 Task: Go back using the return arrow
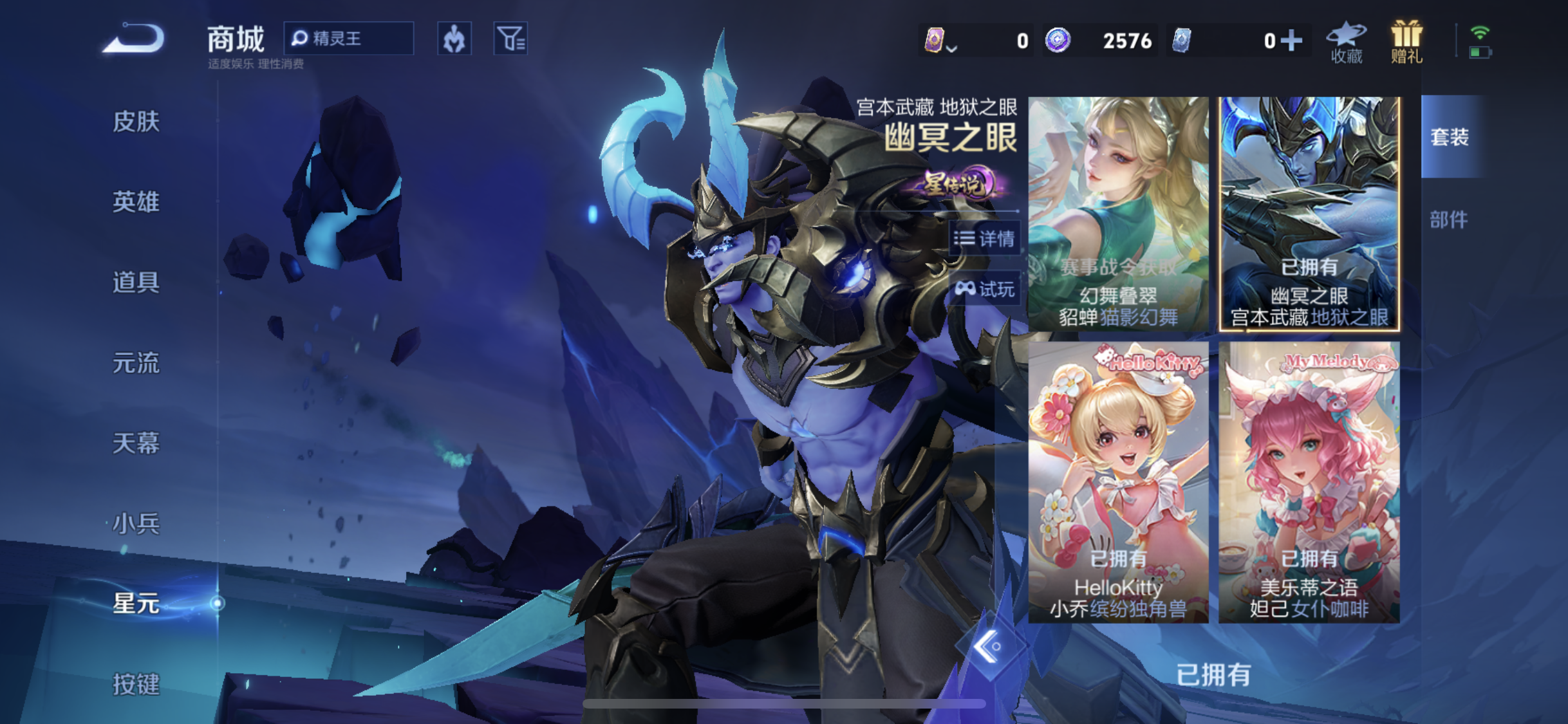[x=134, y=39]
